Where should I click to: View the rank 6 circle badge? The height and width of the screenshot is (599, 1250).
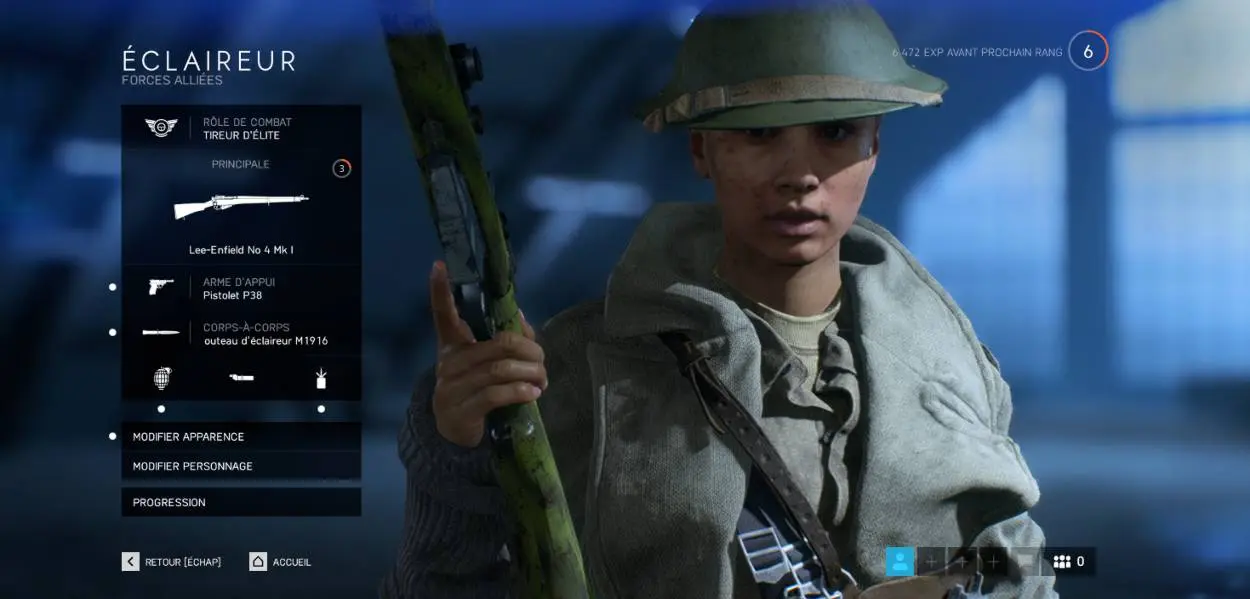tap(1088, 51)
